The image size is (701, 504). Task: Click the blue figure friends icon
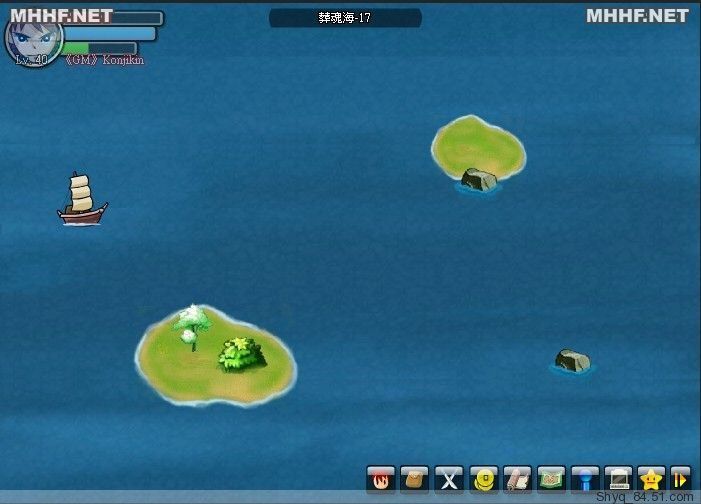click(x=585, y=479)
